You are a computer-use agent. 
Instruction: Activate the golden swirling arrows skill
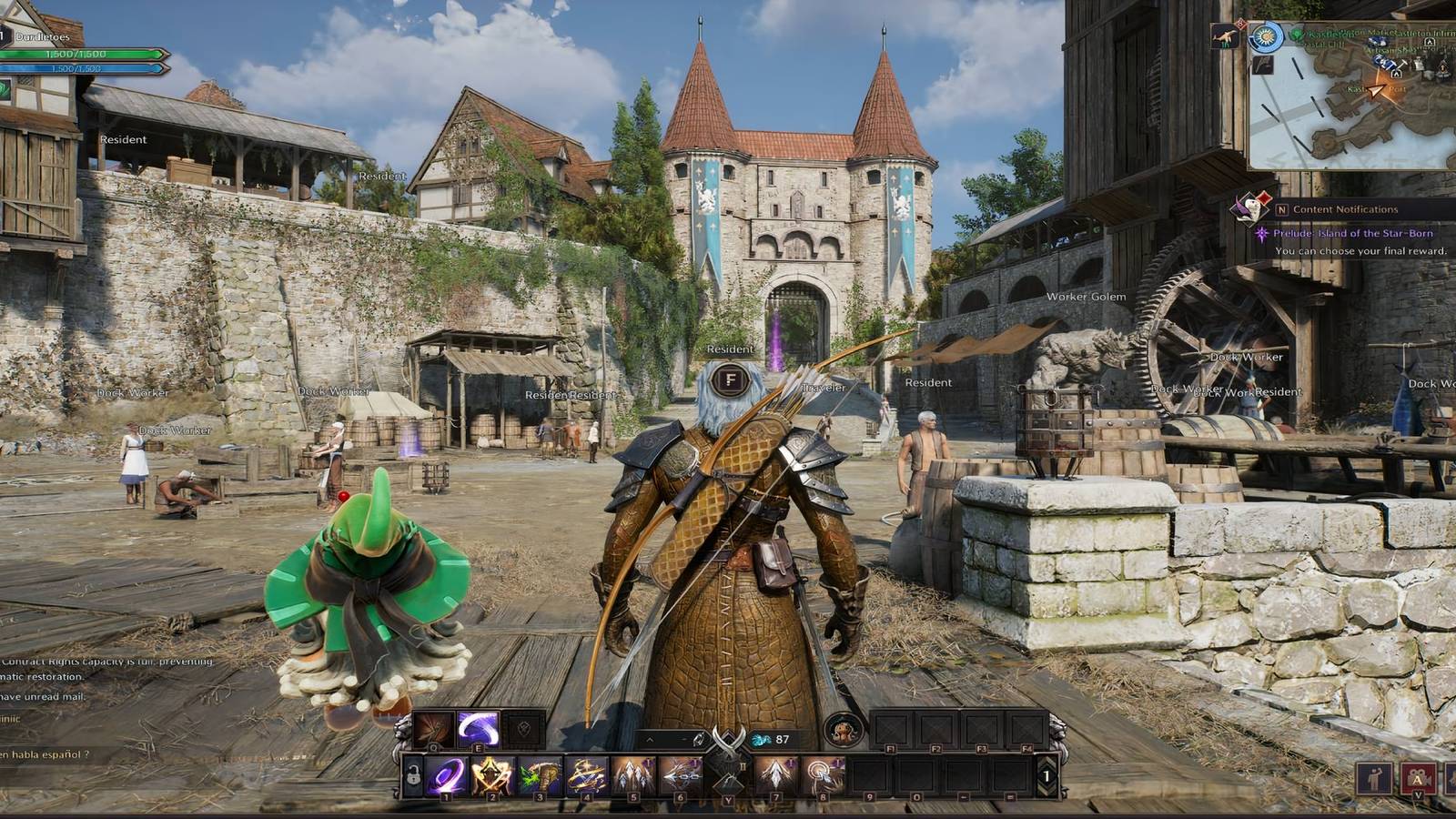[x=587, y=776]
